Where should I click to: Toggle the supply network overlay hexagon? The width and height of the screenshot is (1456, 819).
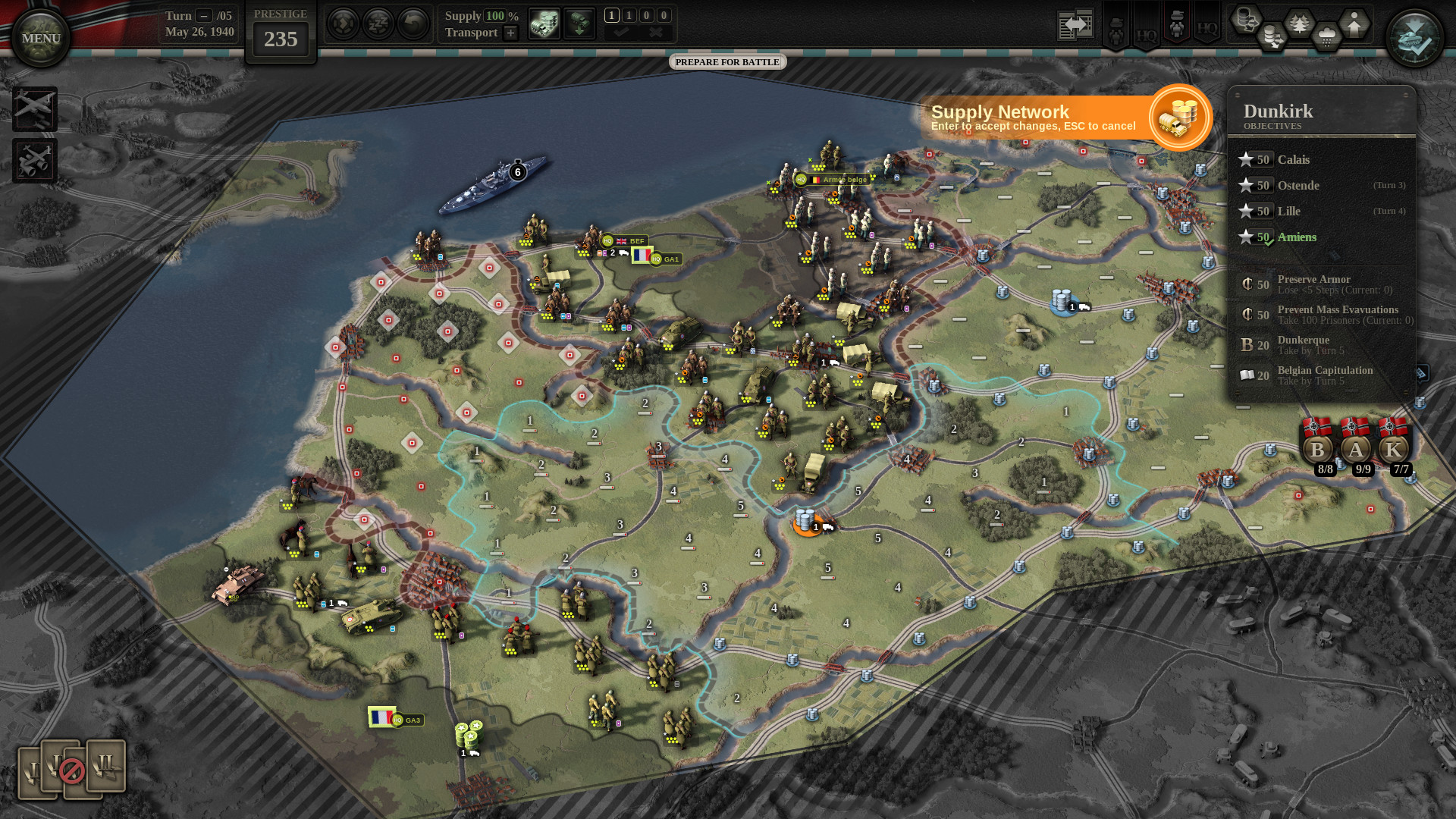coord(1245,20)
